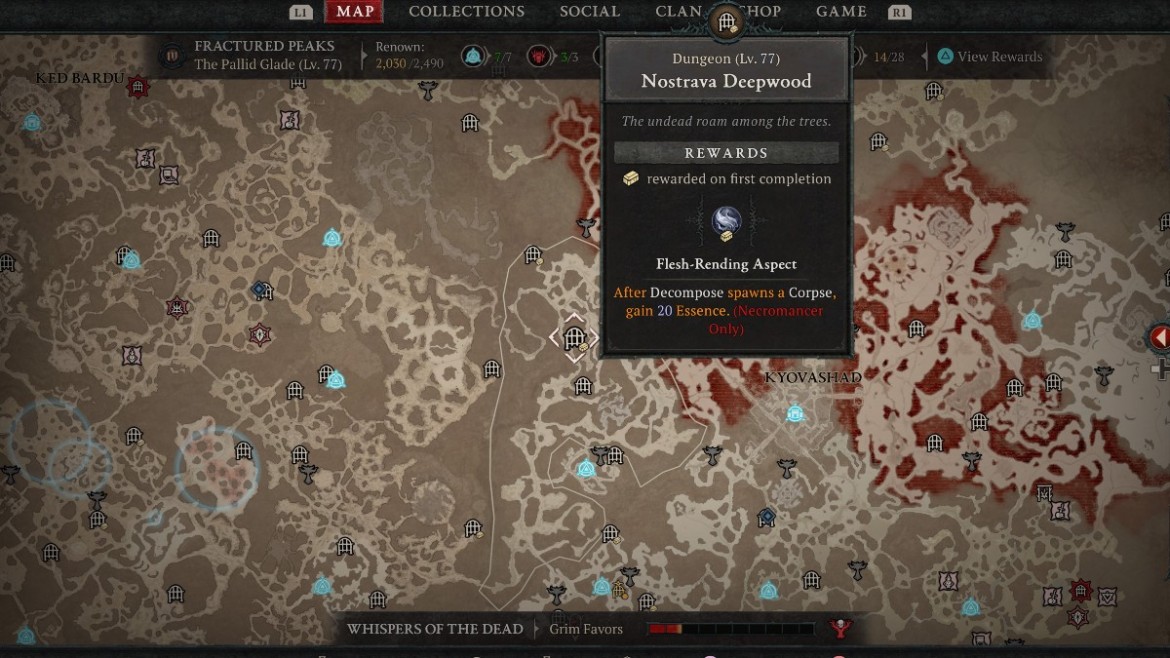Screen dimensions: 1170x658
Task: Select the Whispers of the Dead tree icon
Action: 840,629
